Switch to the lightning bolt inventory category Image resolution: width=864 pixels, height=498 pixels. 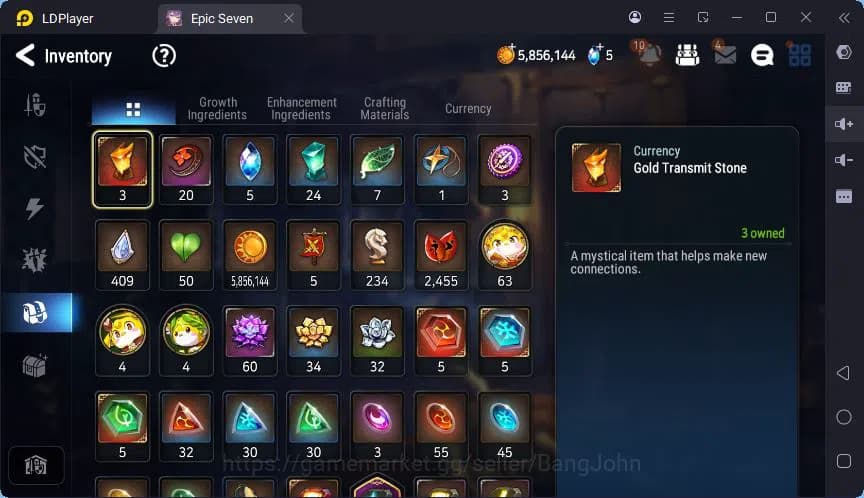35,208
